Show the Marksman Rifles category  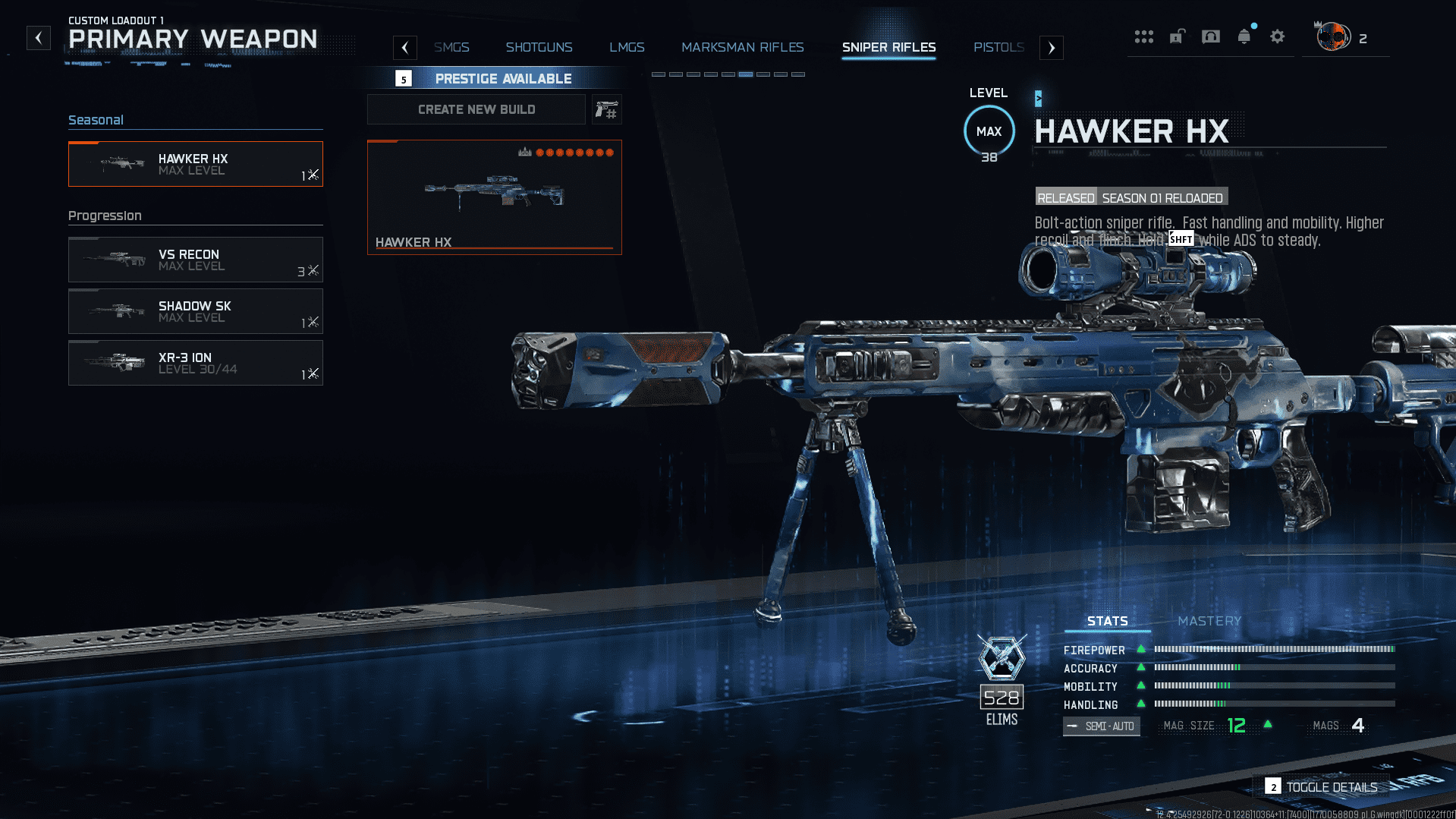[742, 47]
